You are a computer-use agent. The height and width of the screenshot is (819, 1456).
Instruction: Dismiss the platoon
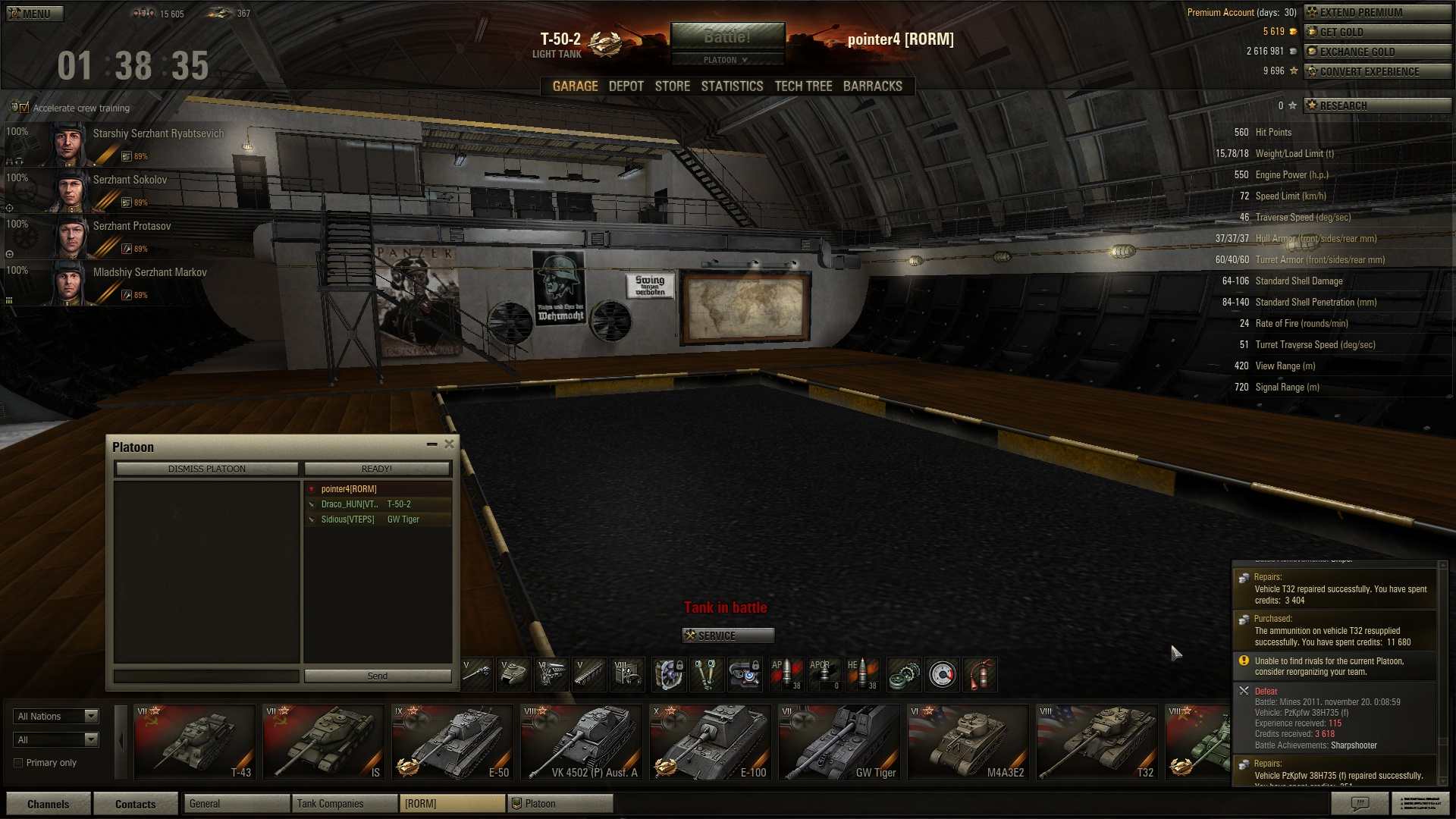(x=206, y=469)
